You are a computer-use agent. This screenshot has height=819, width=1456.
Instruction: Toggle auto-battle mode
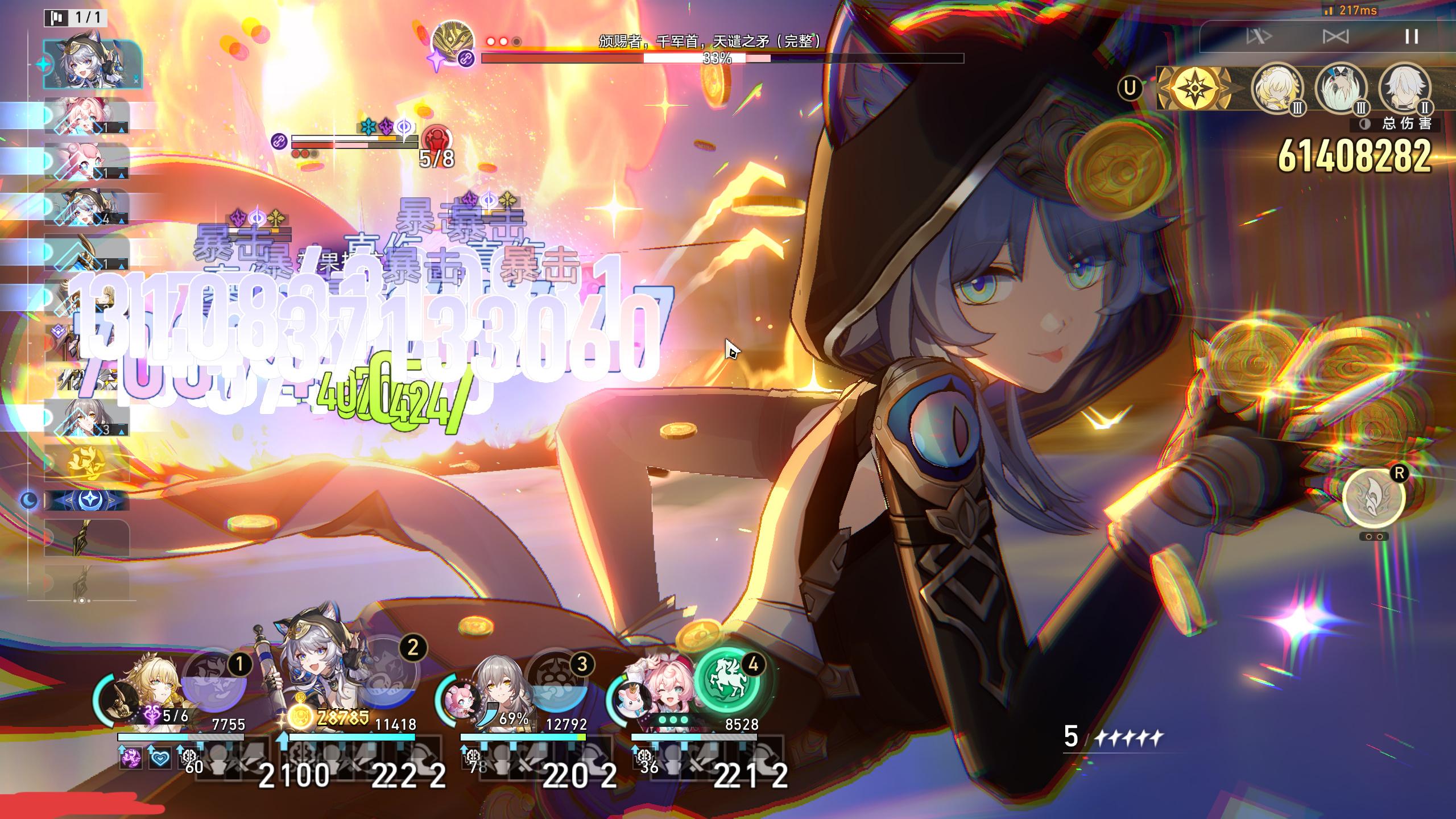click(1335, 37)
